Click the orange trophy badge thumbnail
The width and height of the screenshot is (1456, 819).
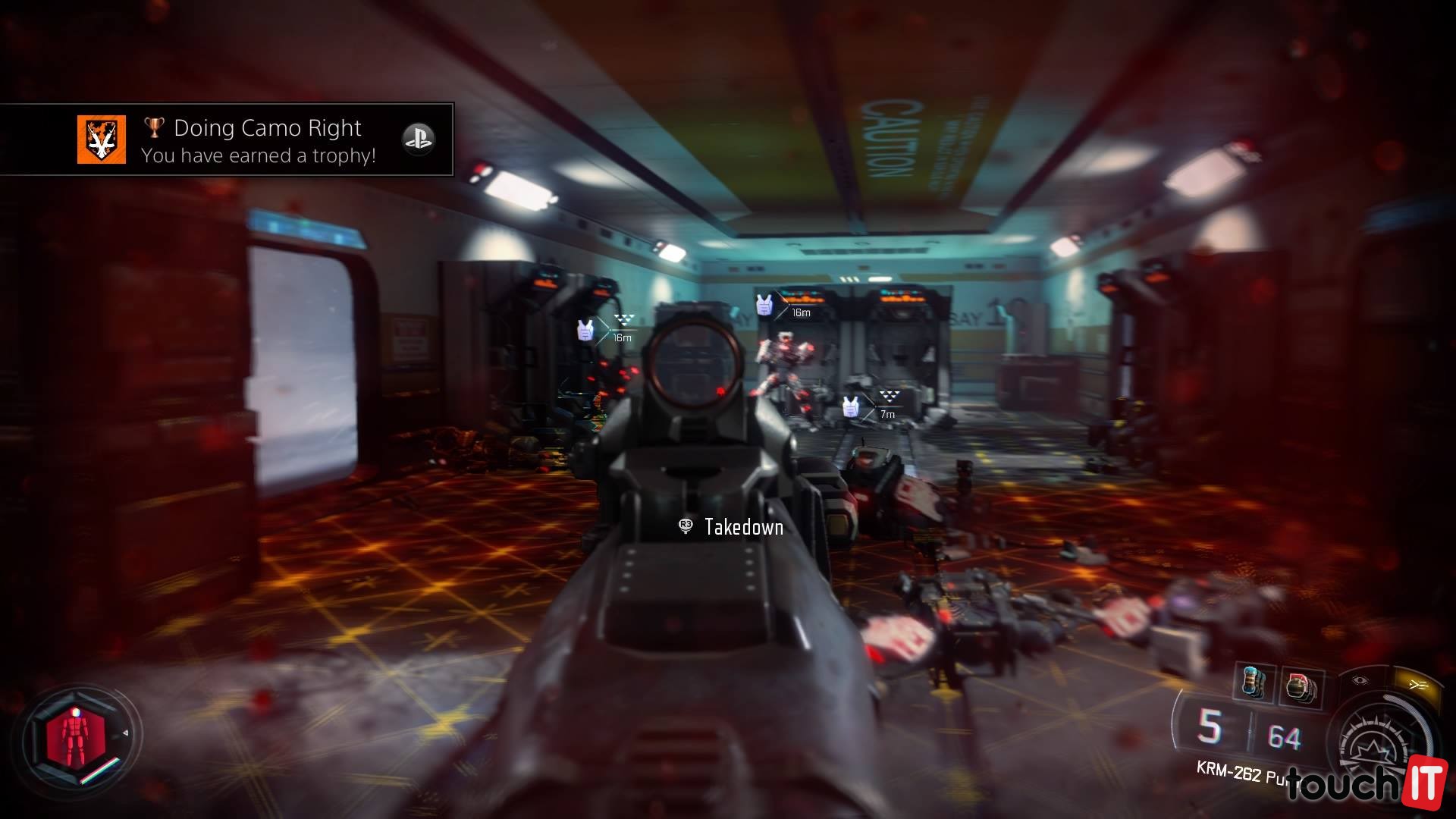[x=102, y=140]
